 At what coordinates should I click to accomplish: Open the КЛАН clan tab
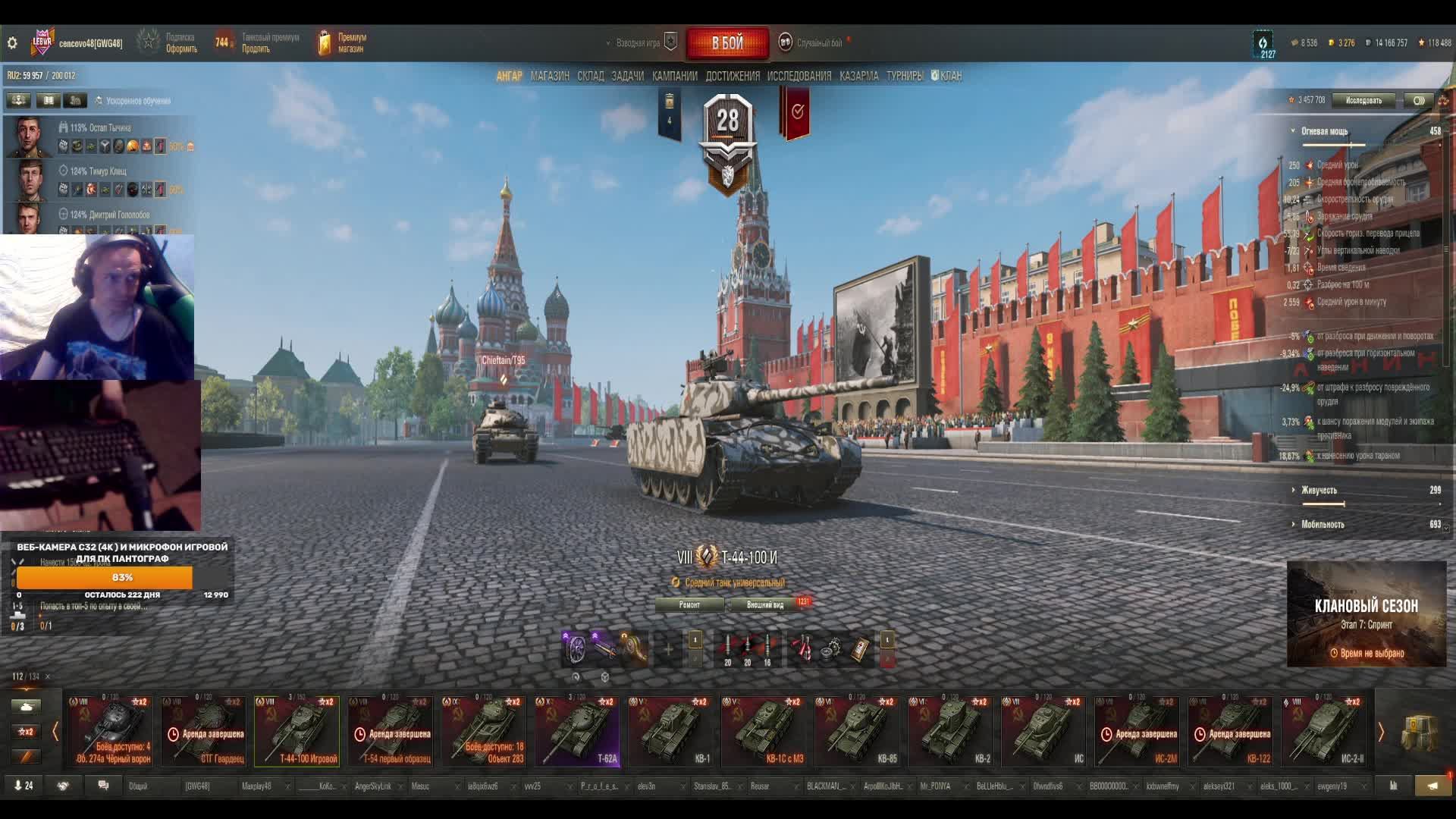pyautogui.click(x=949, y=76)
